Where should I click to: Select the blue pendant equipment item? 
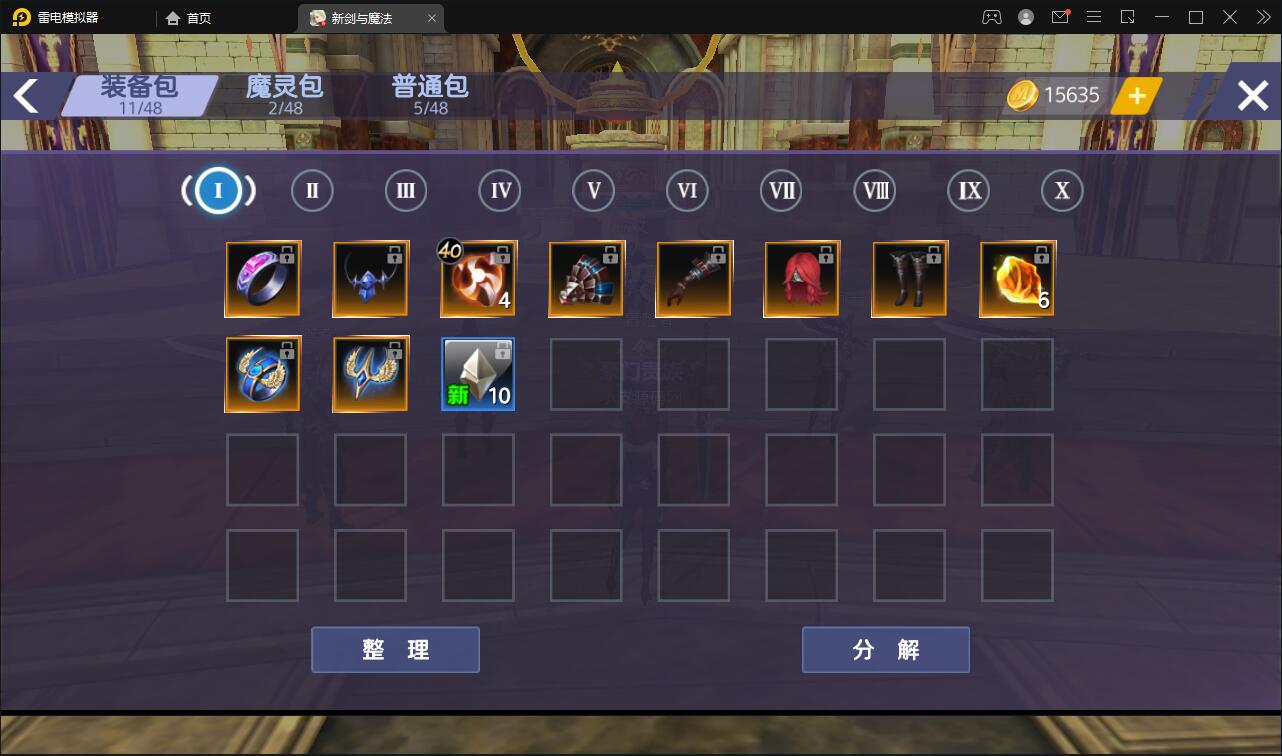coord(370,278)
